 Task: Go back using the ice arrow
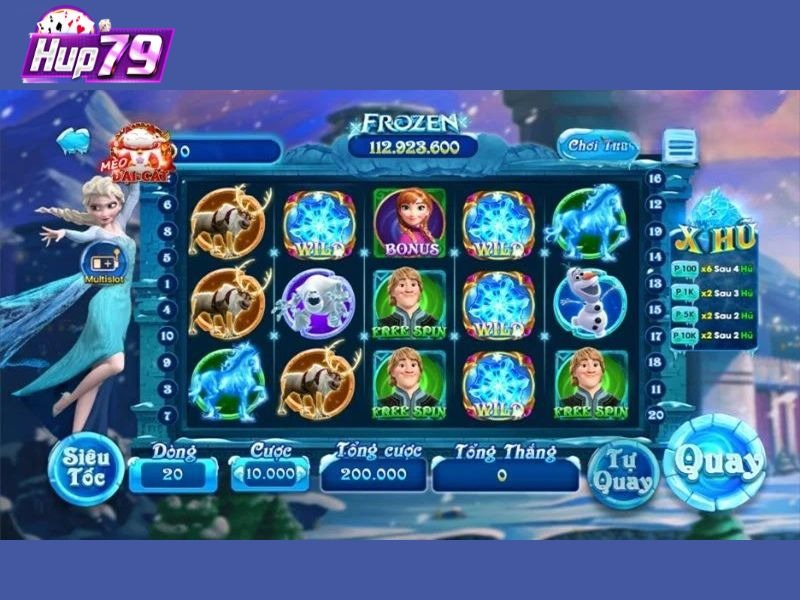[73, 139]
